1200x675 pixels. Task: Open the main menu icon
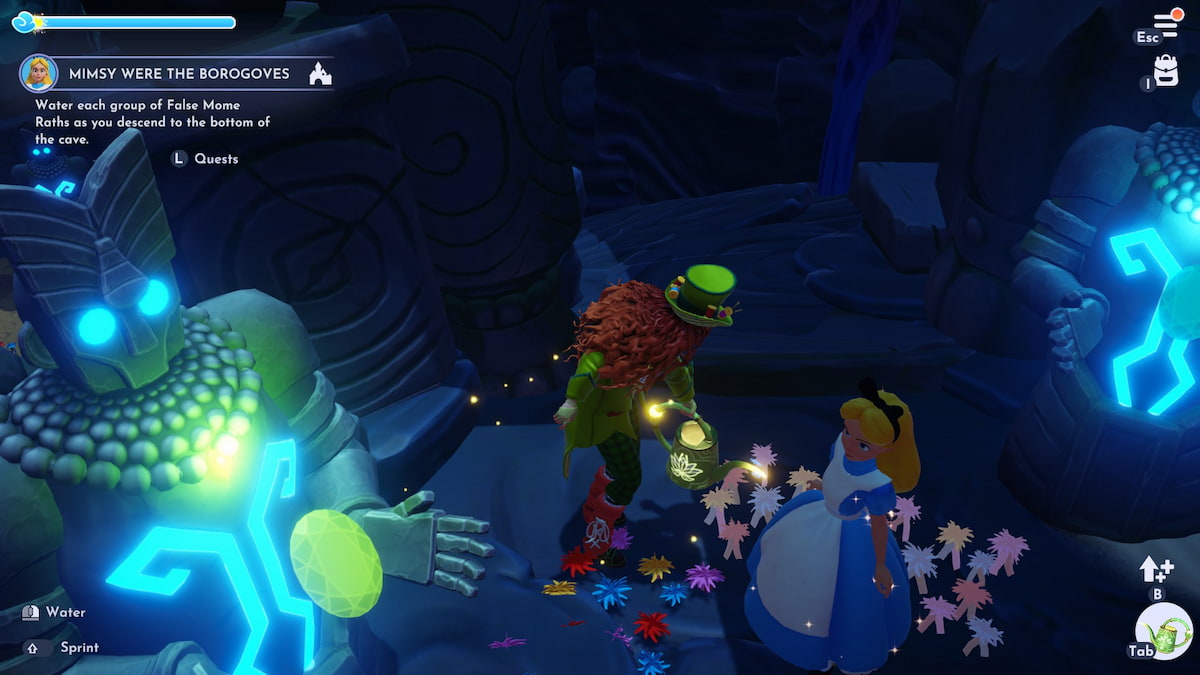click(1167, 22)
